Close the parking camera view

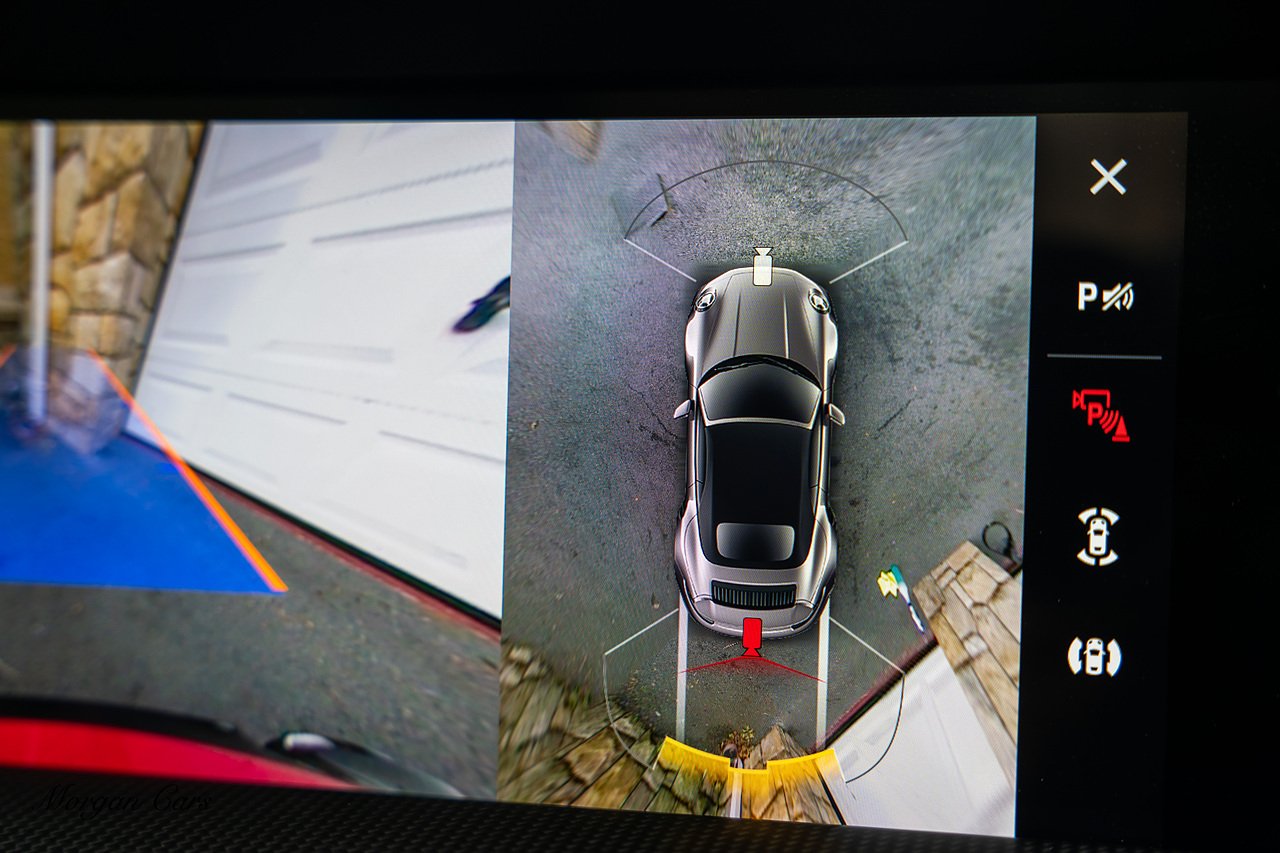pos(1108,177)
